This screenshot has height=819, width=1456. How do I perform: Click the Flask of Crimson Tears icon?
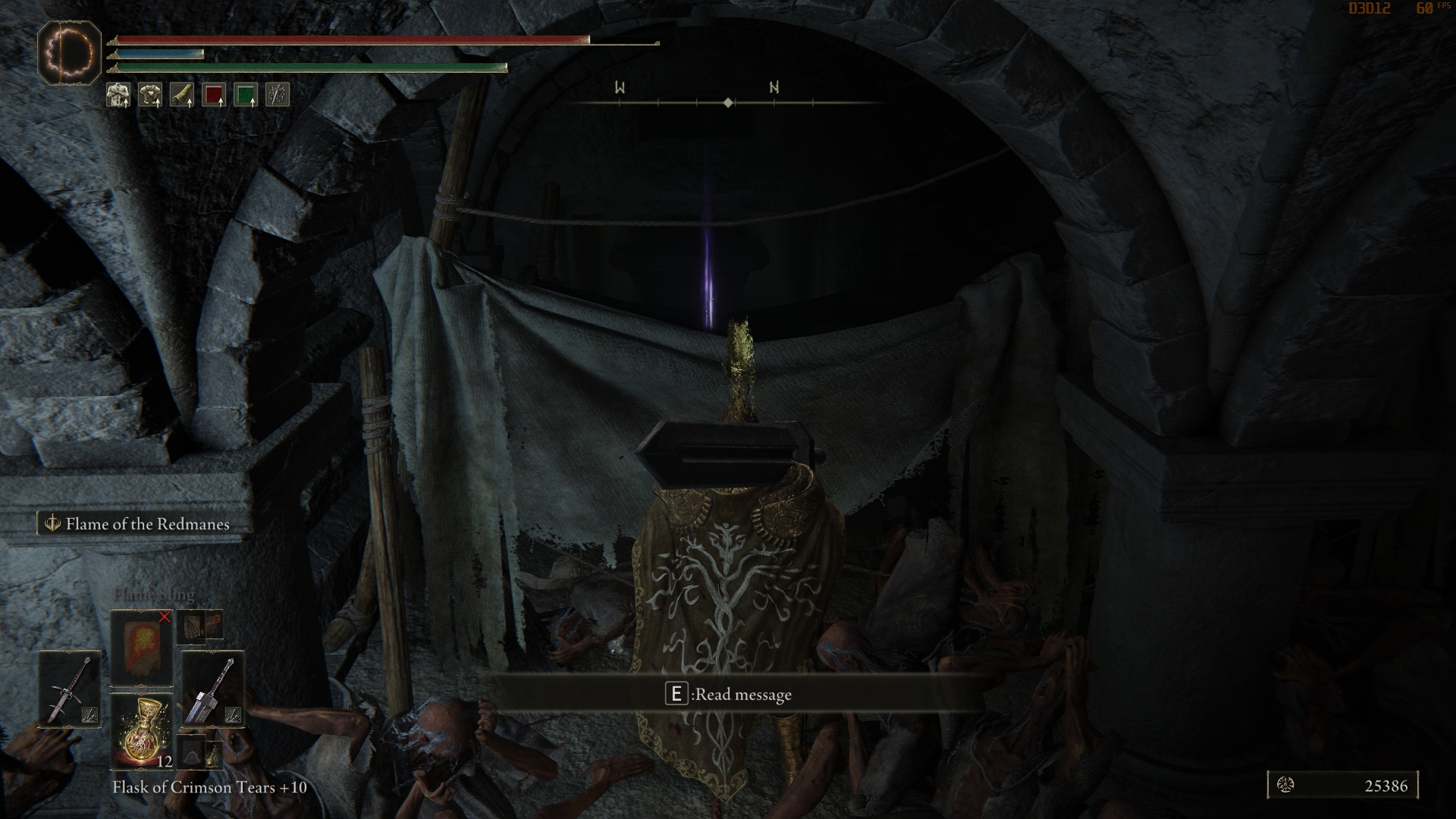[x=143, y=732]
